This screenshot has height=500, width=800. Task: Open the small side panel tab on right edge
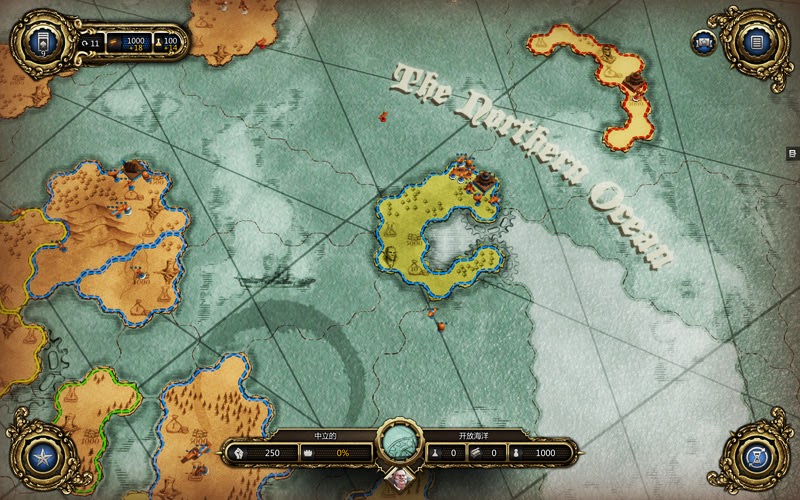(x=792, y=153)
